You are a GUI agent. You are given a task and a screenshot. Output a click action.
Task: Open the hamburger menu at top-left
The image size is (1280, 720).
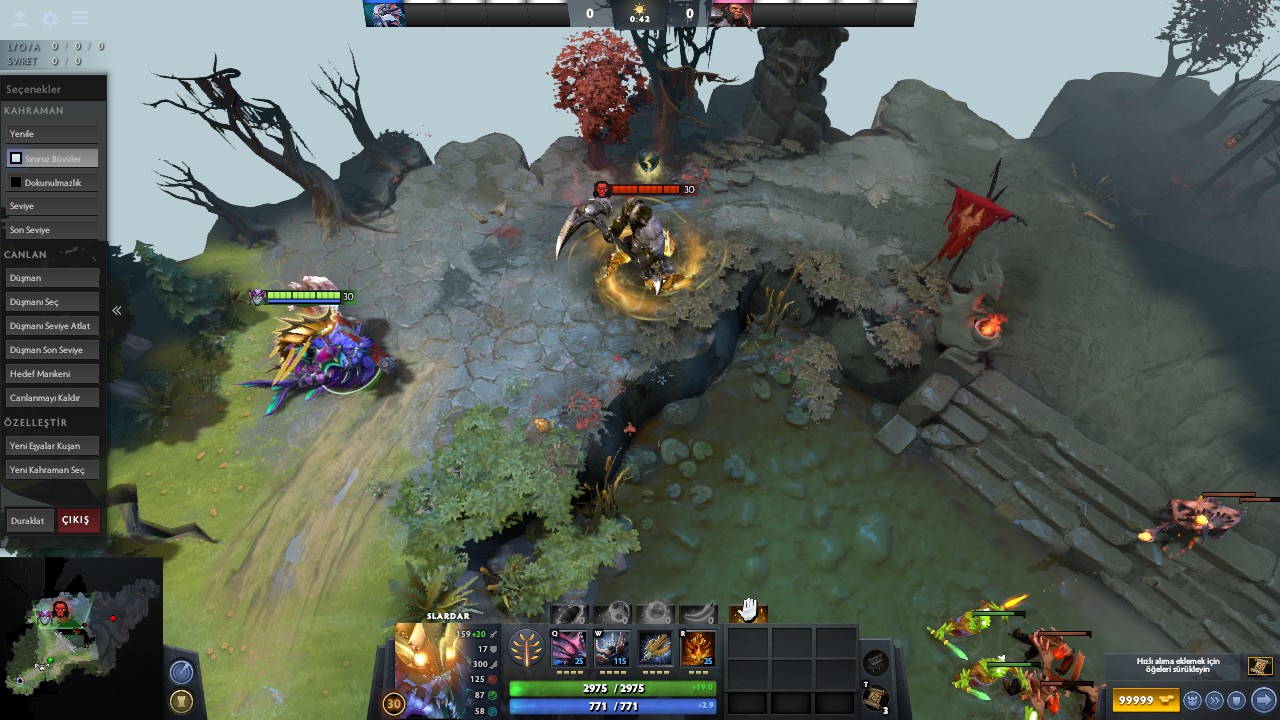(80, 17)
